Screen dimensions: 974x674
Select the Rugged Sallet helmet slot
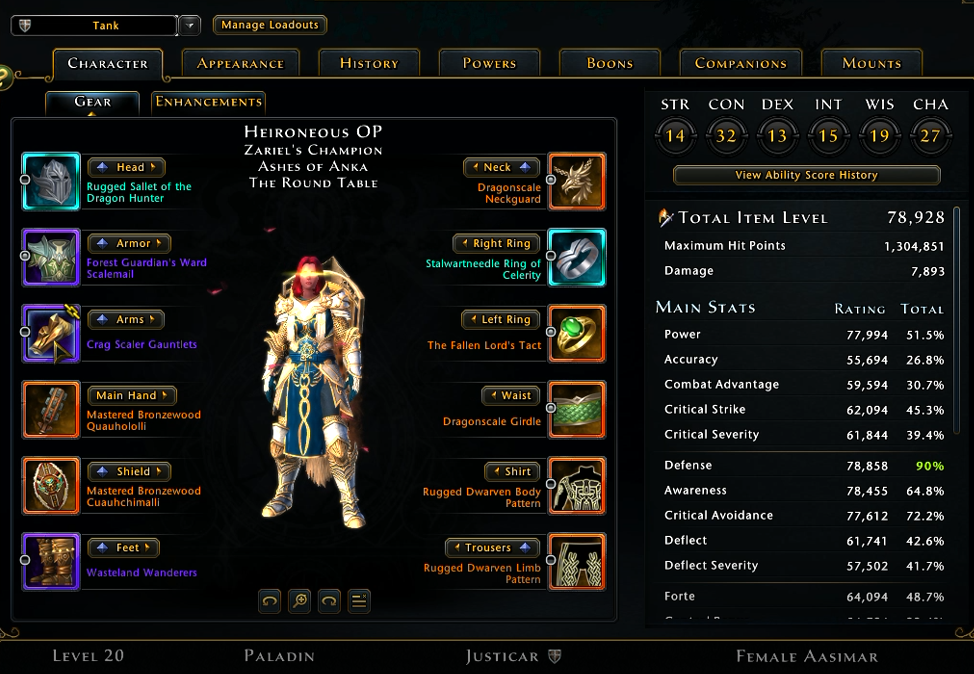(x=51, y=181)
